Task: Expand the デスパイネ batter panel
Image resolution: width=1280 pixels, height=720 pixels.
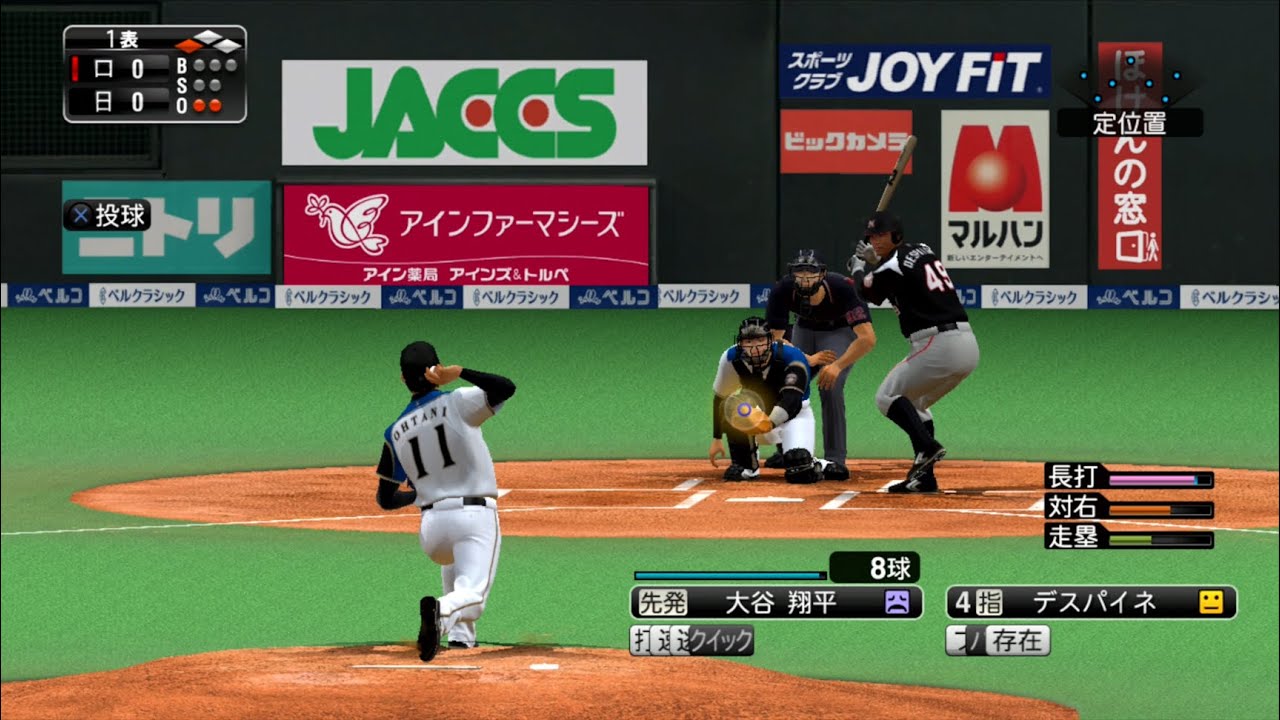Action: click(x=1095, y=601)
